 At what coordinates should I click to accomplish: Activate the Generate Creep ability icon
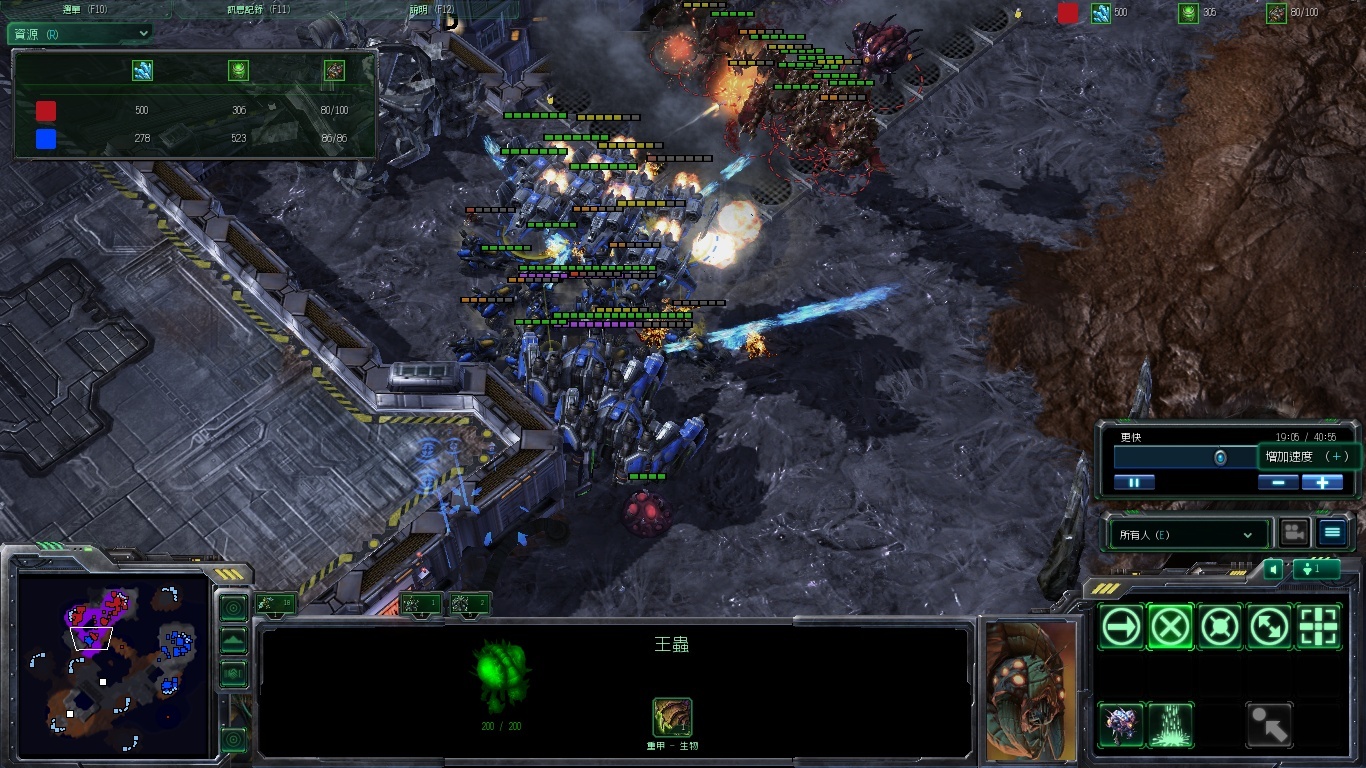(x=1170, y=724)
